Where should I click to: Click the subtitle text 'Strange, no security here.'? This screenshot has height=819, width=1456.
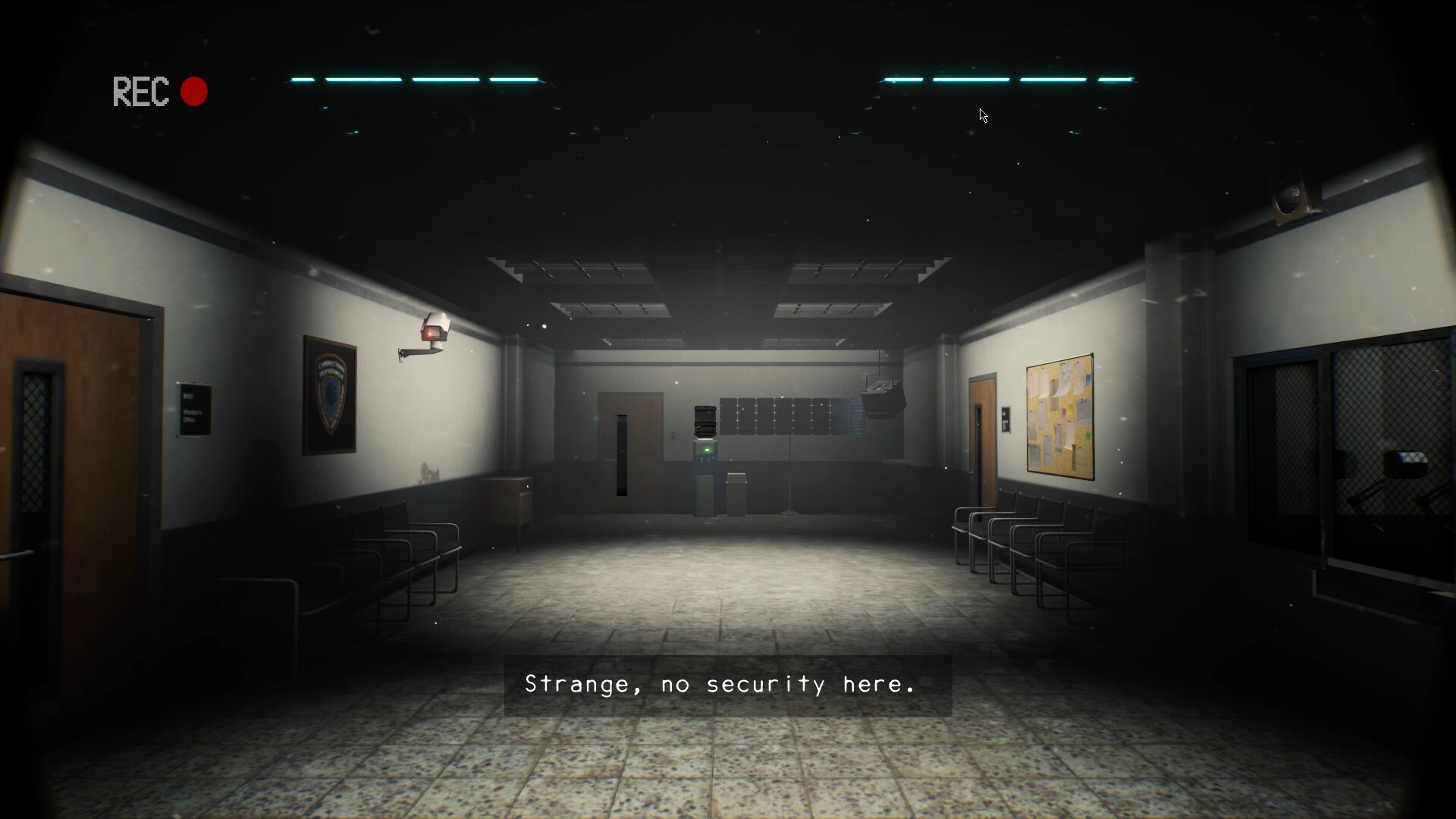coord(719,683)
